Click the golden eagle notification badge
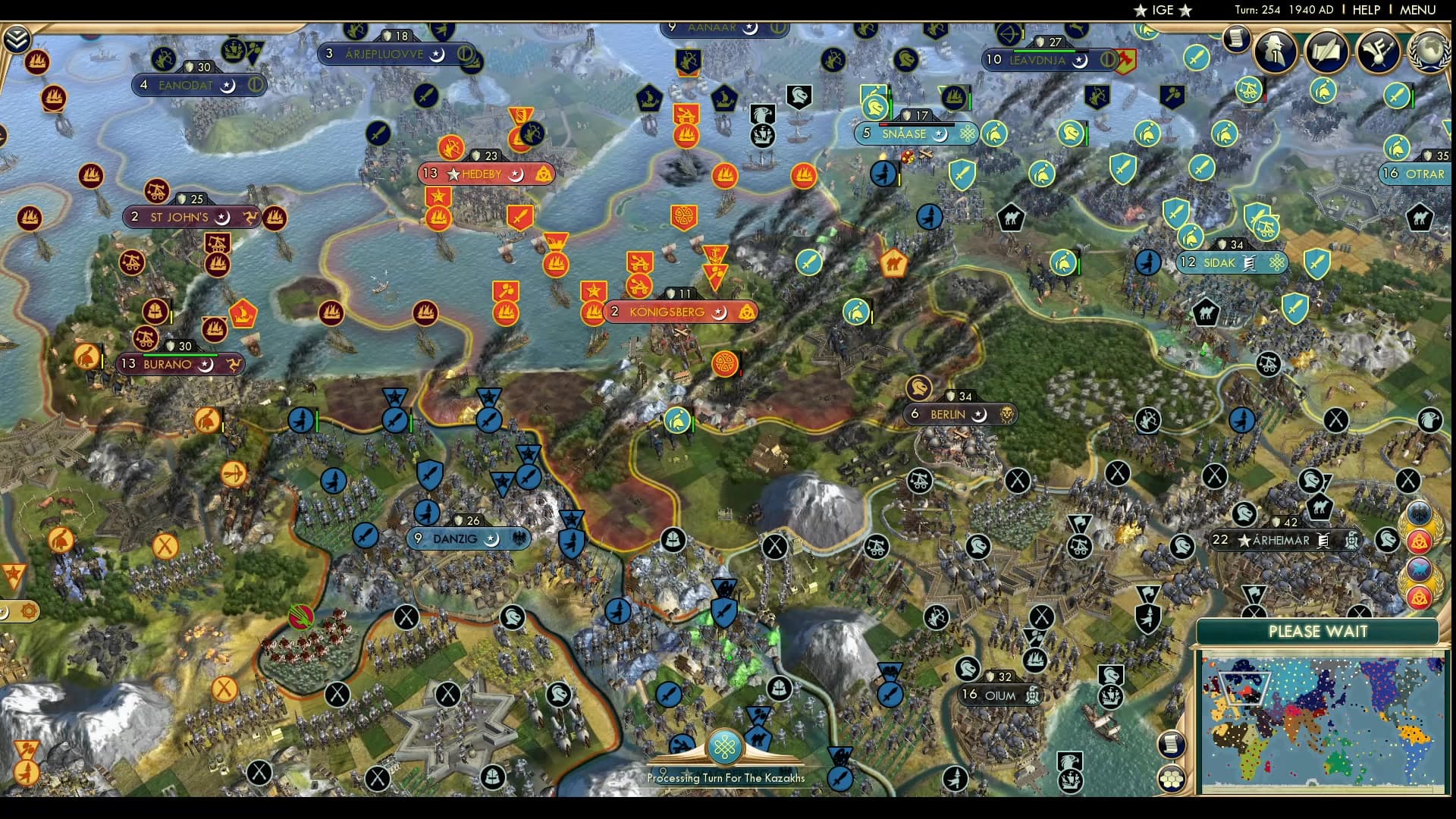 tap(1417, 512)
